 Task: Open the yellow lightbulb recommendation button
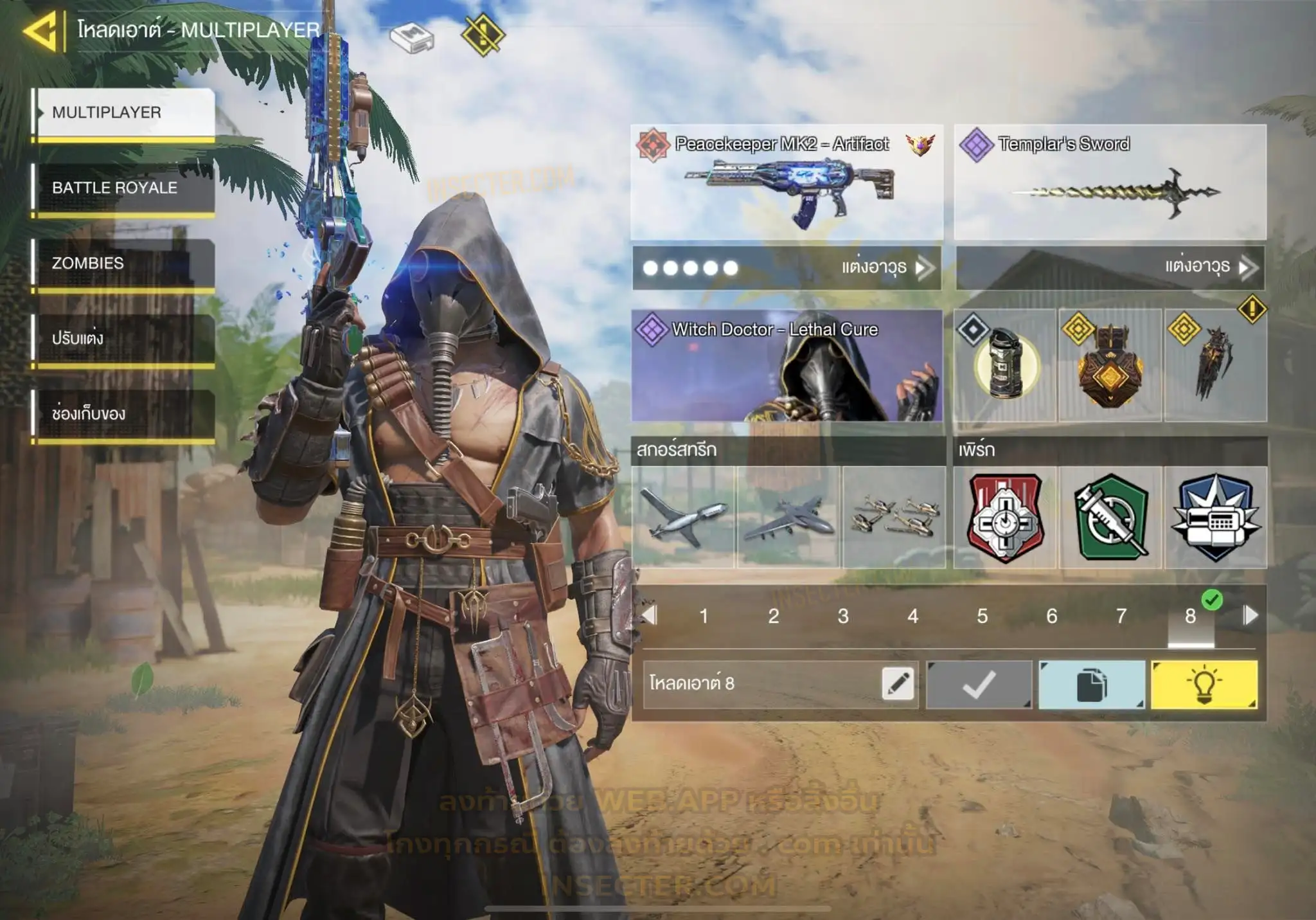coord(1204,685)
